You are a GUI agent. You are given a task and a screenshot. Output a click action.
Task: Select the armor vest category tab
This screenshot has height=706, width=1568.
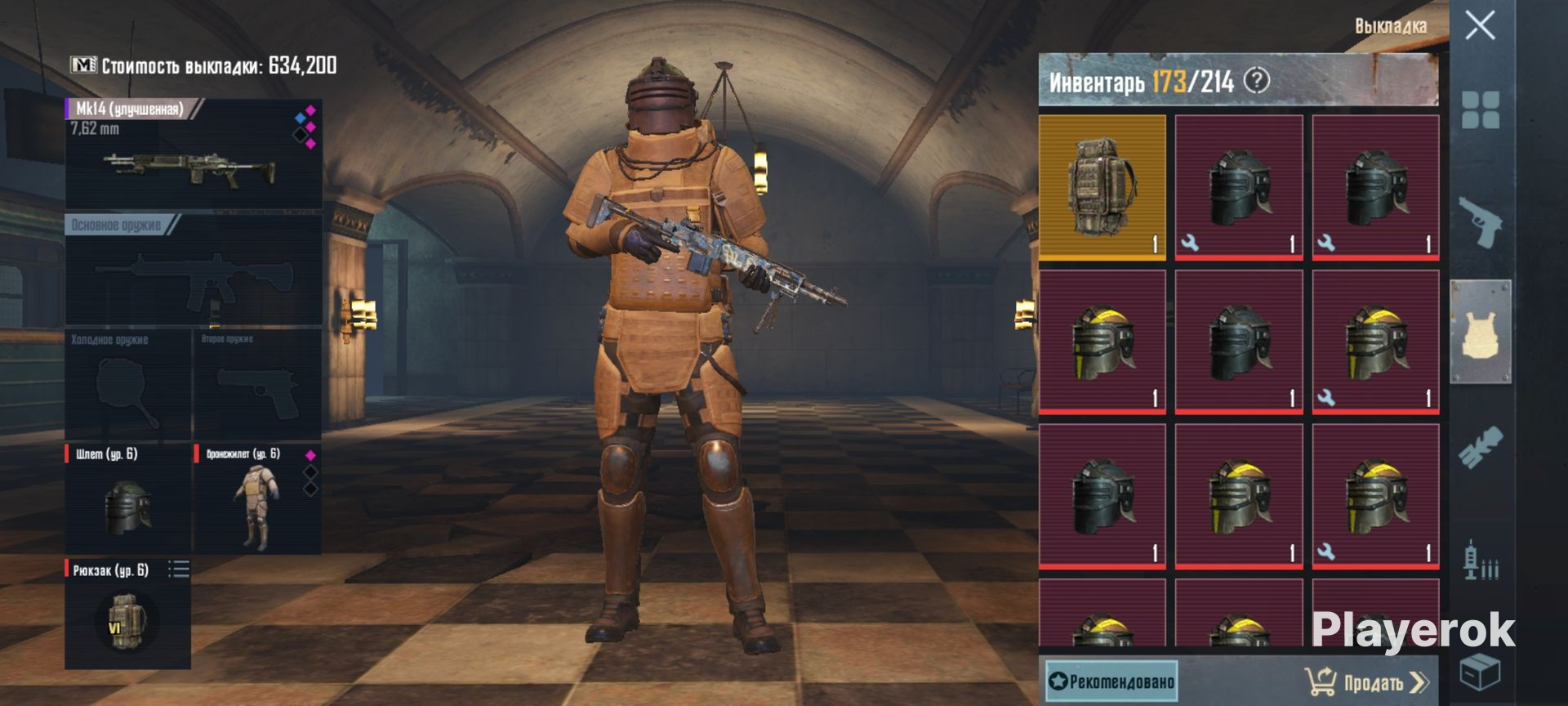tap(1480, 332)
